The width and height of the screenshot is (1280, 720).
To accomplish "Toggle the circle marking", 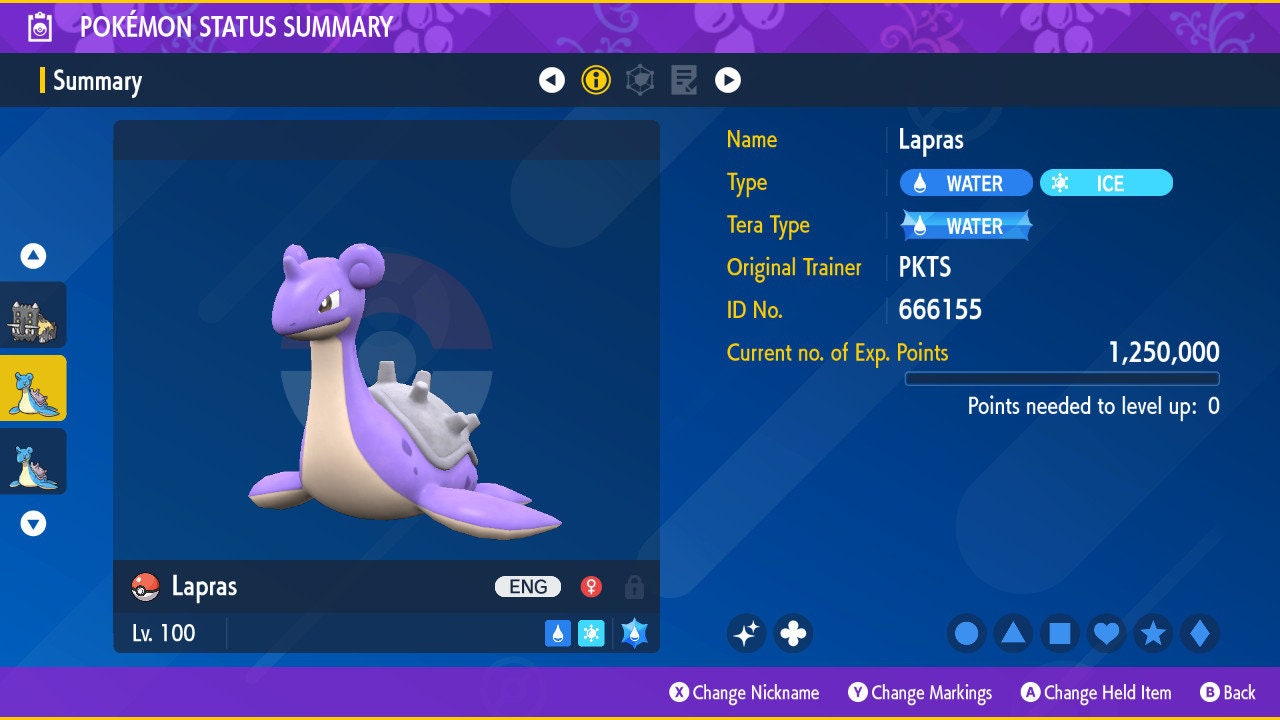I will [966, 633].
